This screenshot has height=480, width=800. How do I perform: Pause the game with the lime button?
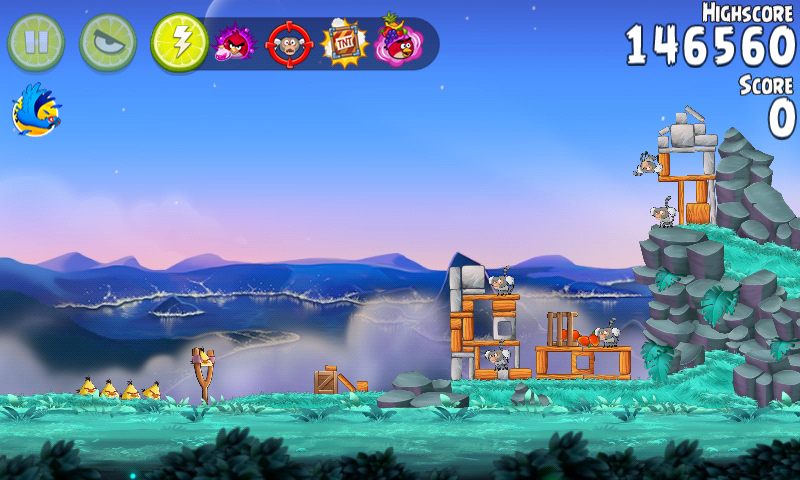pyautogui.click(x=36, y=42)
